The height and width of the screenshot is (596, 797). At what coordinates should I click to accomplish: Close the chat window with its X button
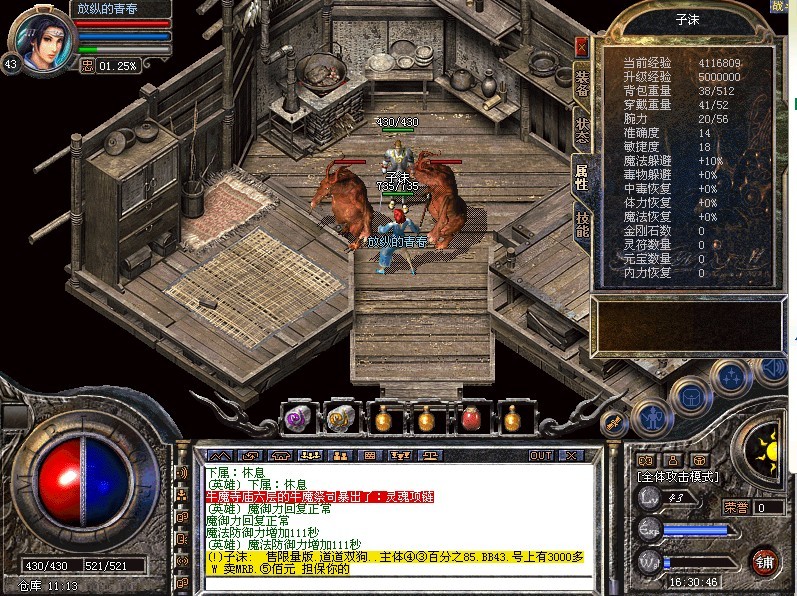tap(570, 455)
